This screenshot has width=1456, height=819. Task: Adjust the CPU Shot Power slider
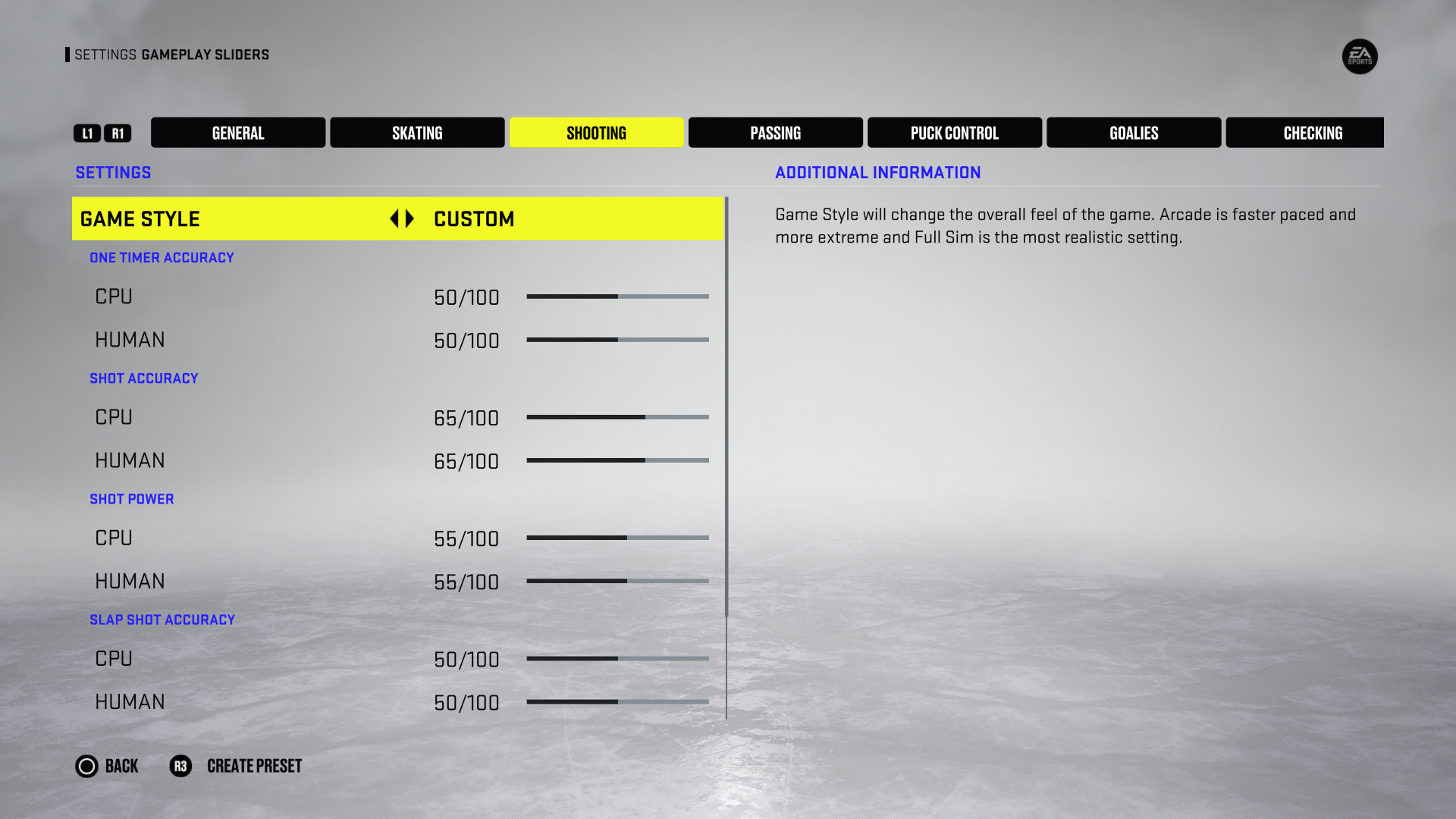(617, 537)
